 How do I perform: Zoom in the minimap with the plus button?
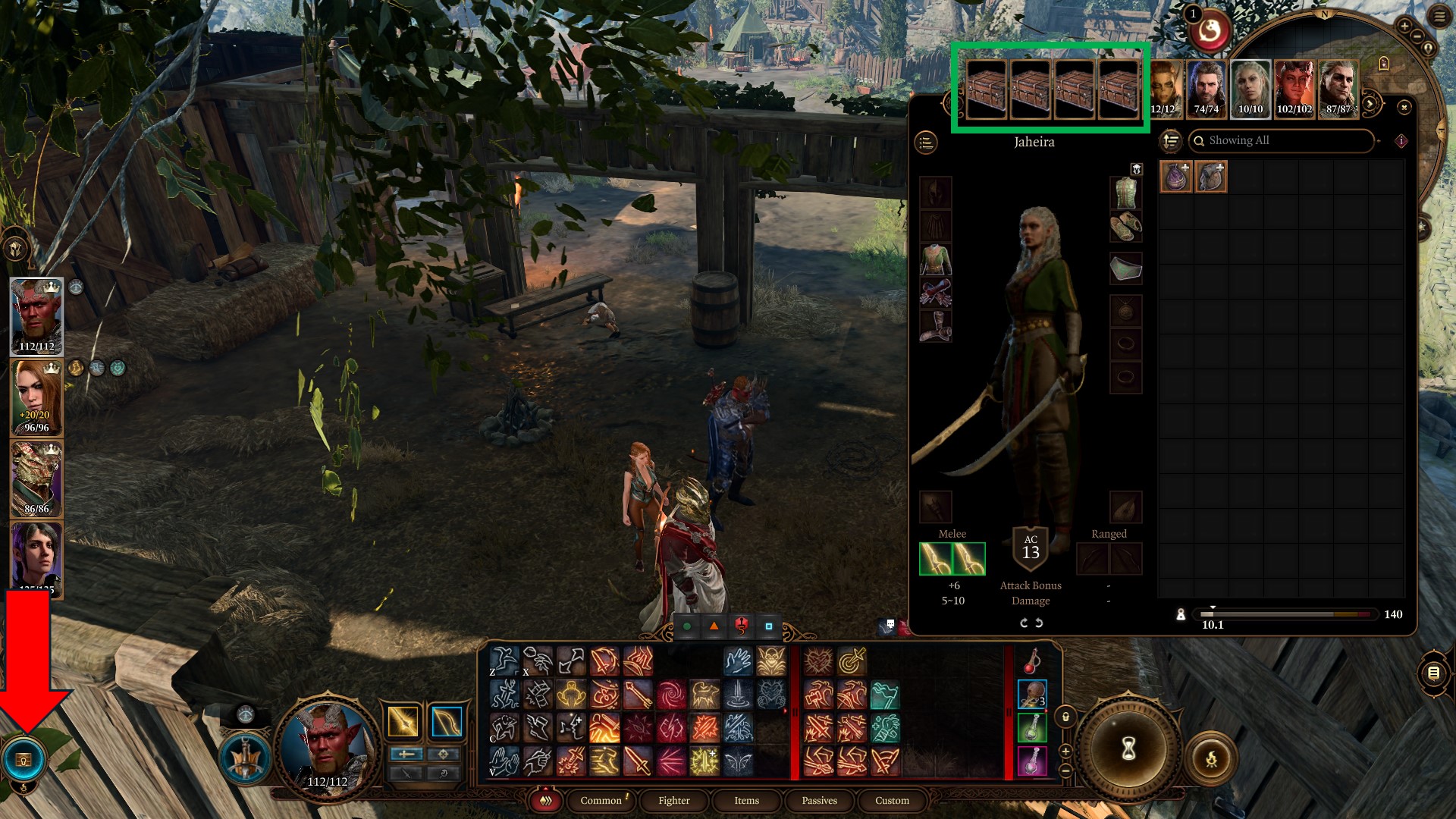[1404, 27]
